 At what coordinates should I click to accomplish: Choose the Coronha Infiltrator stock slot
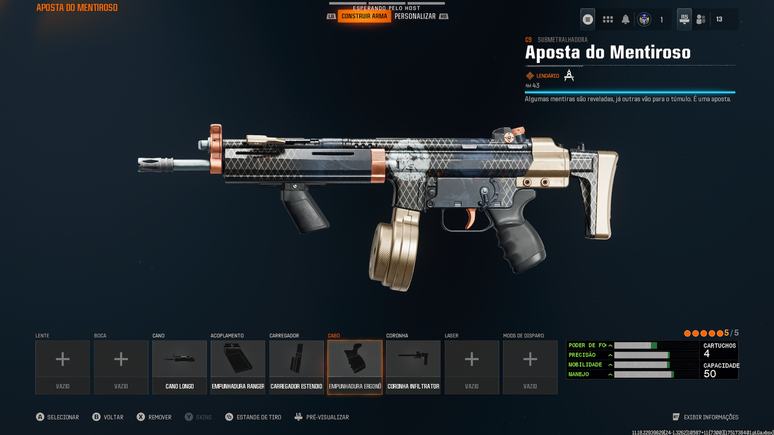coord(413,366)
